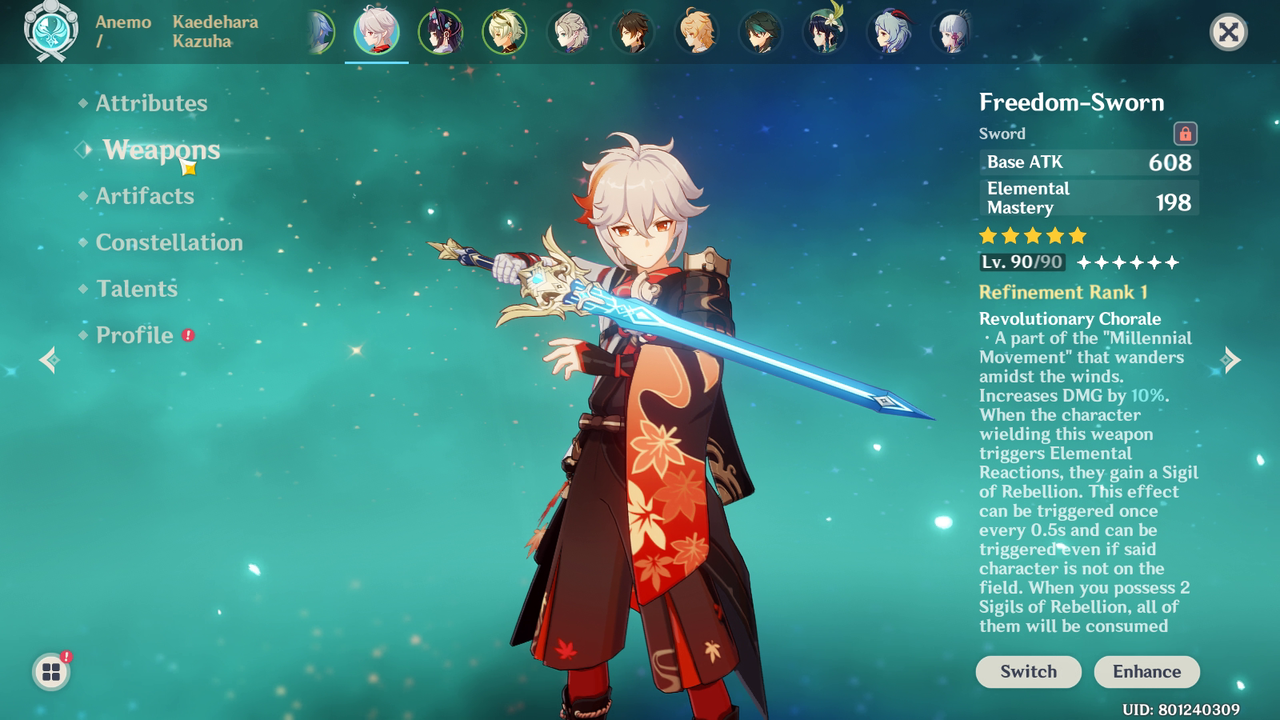
Task: Enhance the Freedom-Sworn sword
Action: (x=1147, y=672)
